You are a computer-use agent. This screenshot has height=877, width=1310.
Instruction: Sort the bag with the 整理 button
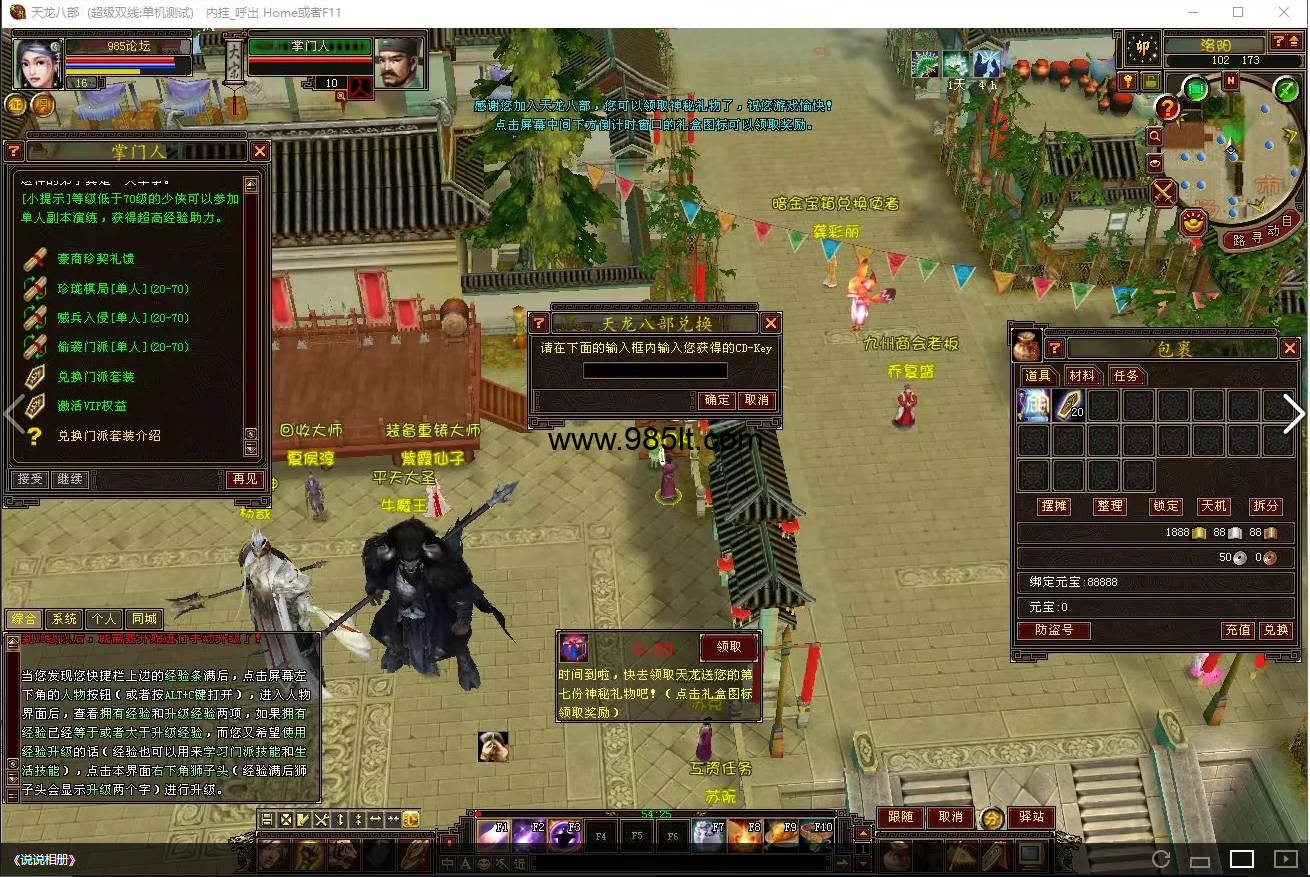(1109, 506)
